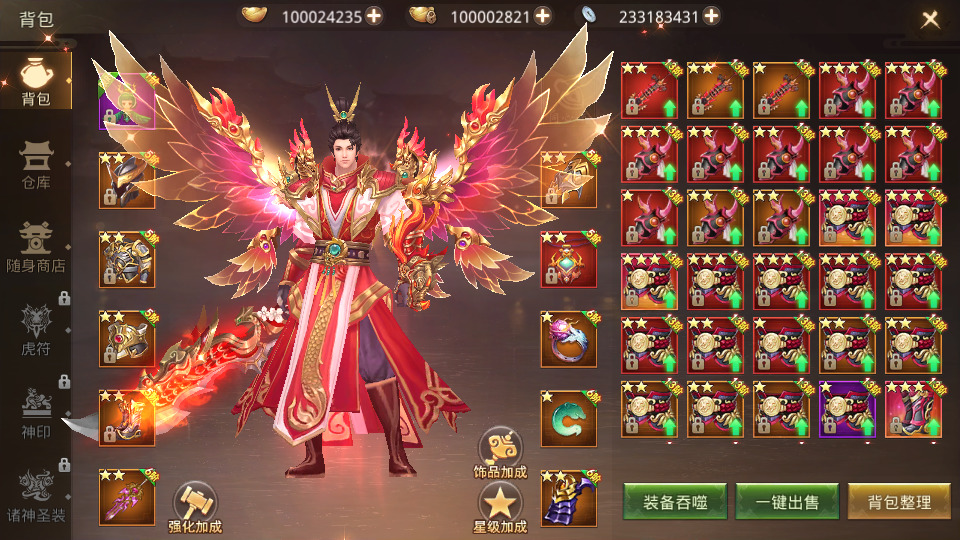The height and width of the screenshot is (540, 960).
Task: Select the equipped ring slot
Action: [569, 339]
